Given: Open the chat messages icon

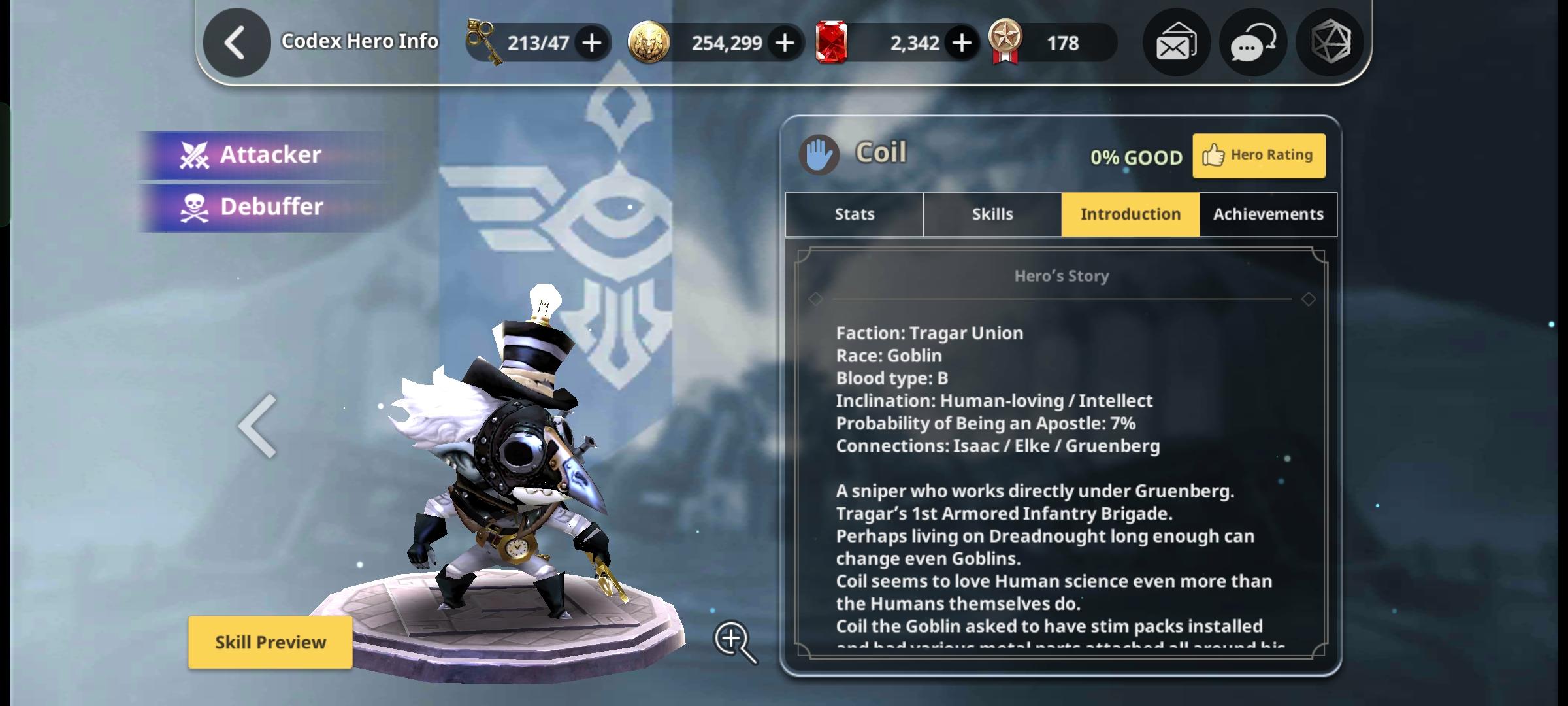Looking at the screenshot, I should pos(1252,42).
